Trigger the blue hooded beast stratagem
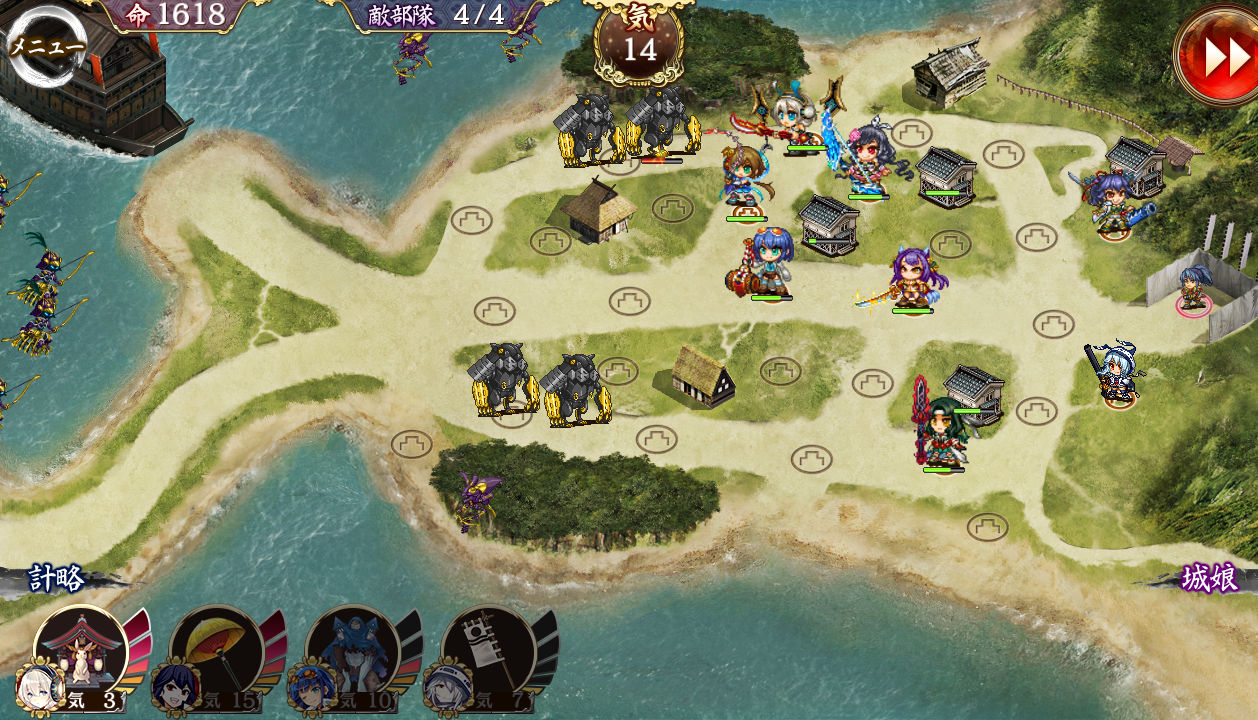Image resolution: width=1258 pixels, height=720 pixels. click(351, 654)
